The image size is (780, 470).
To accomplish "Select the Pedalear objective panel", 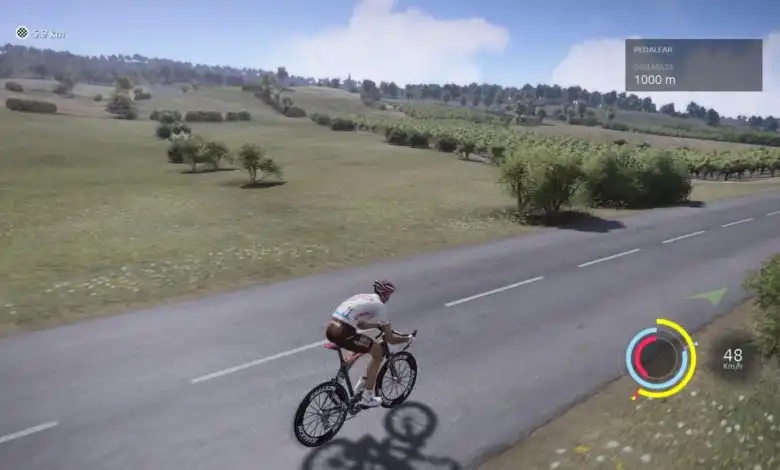I will tap(693, 65).
